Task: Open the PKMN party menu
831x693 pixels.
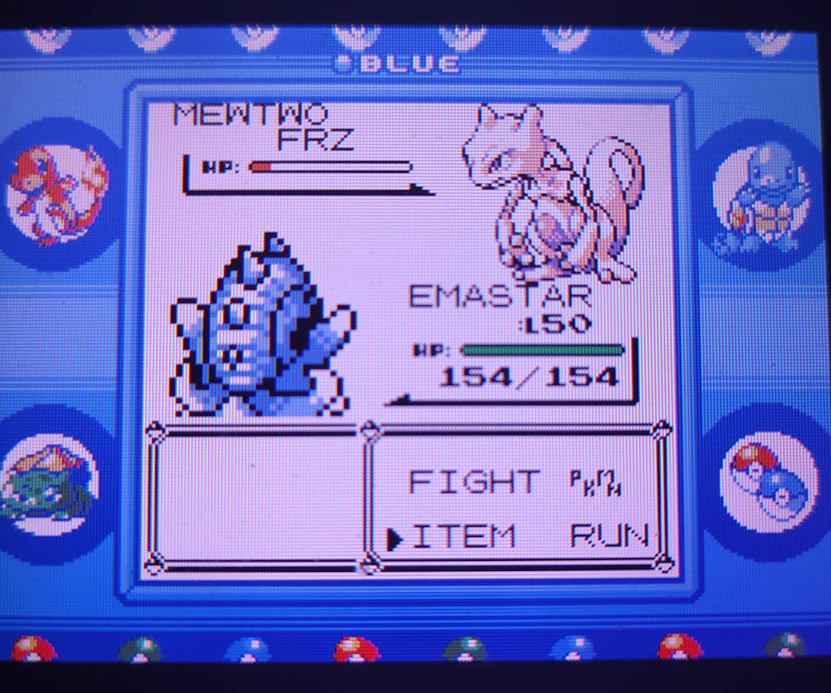Action: (x=596, y=483)
